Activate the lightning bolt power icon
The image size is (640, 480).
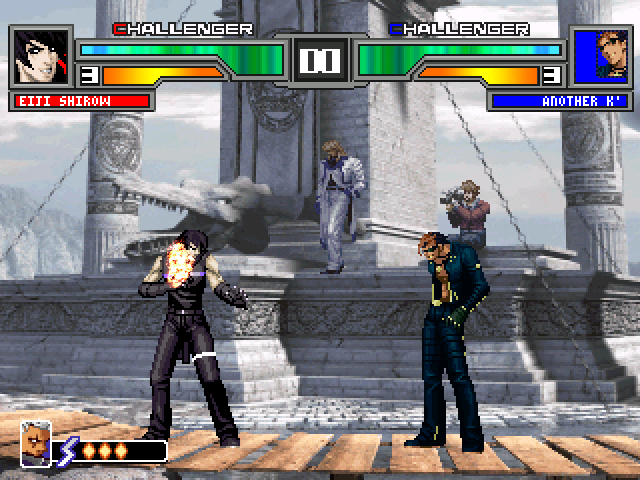tap(70, 450)
